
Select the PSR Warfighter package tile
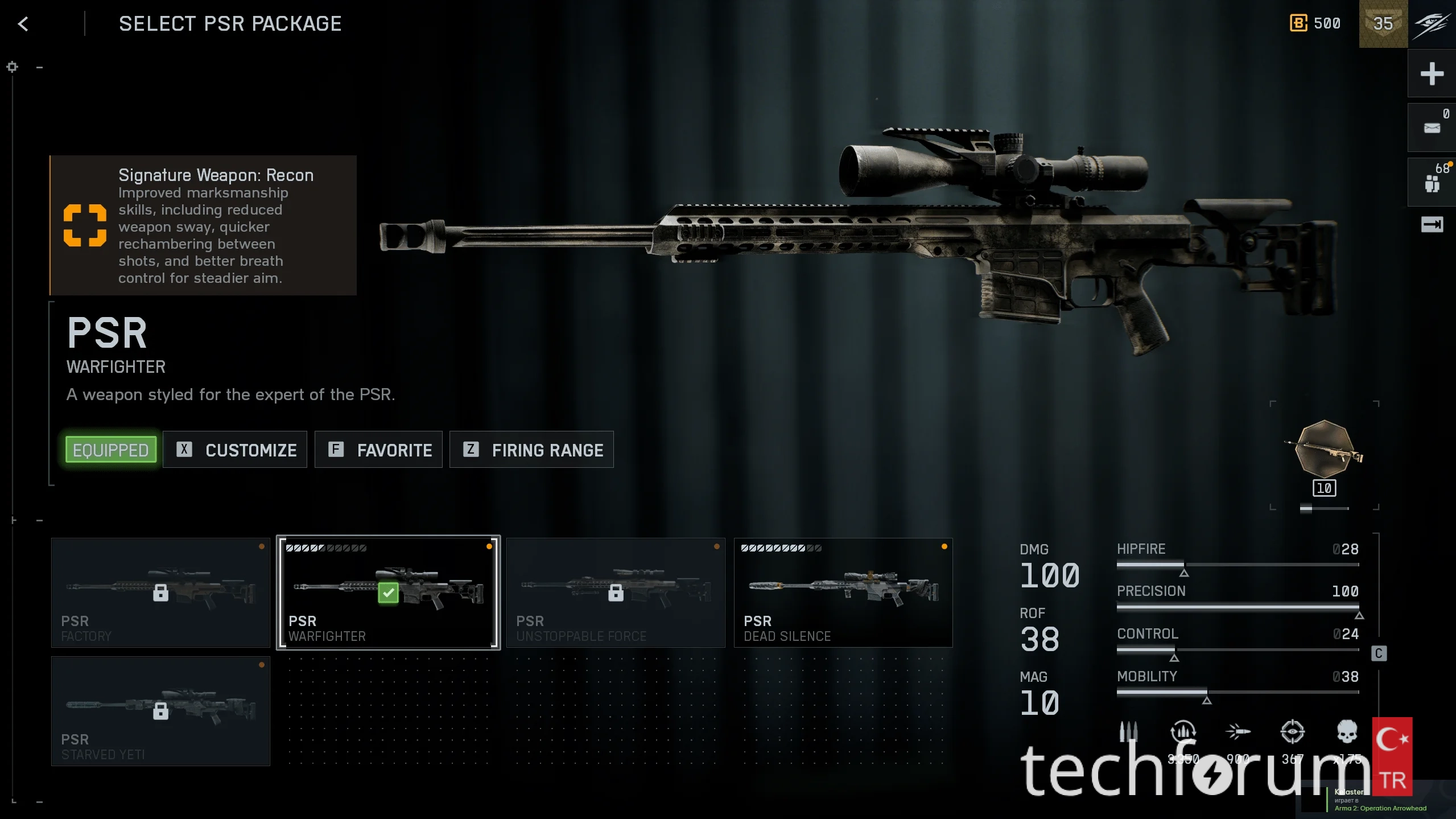click(388, 592)
